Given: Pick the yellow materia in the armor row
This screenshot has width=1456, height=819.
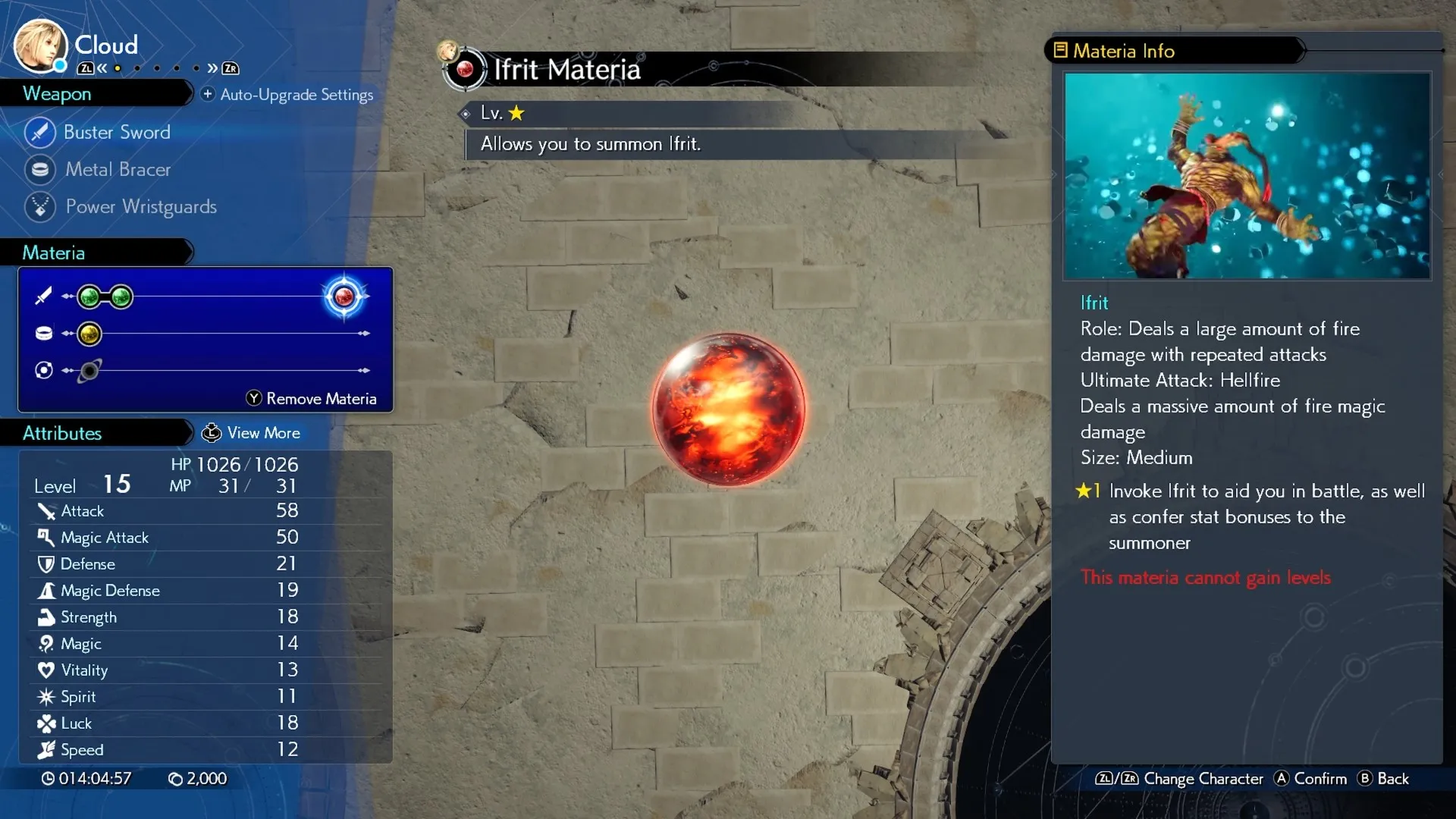Looking at the screenshot, I should [89, 334].
